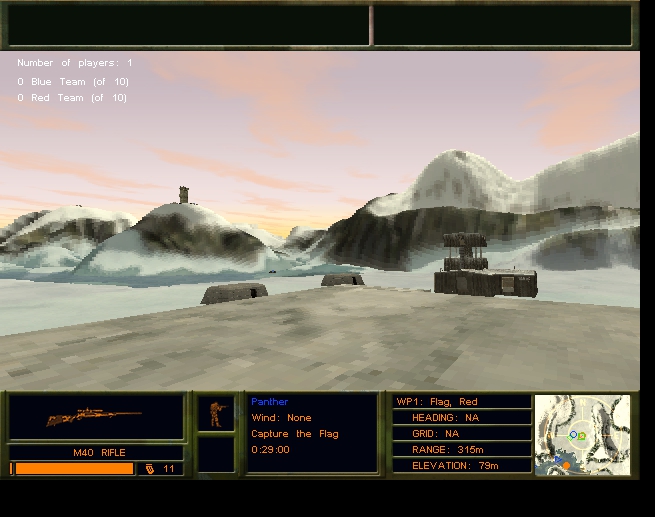The image size is (655, 517).
Task: Open the terrain minimap
Action: [x=583, y=433]
